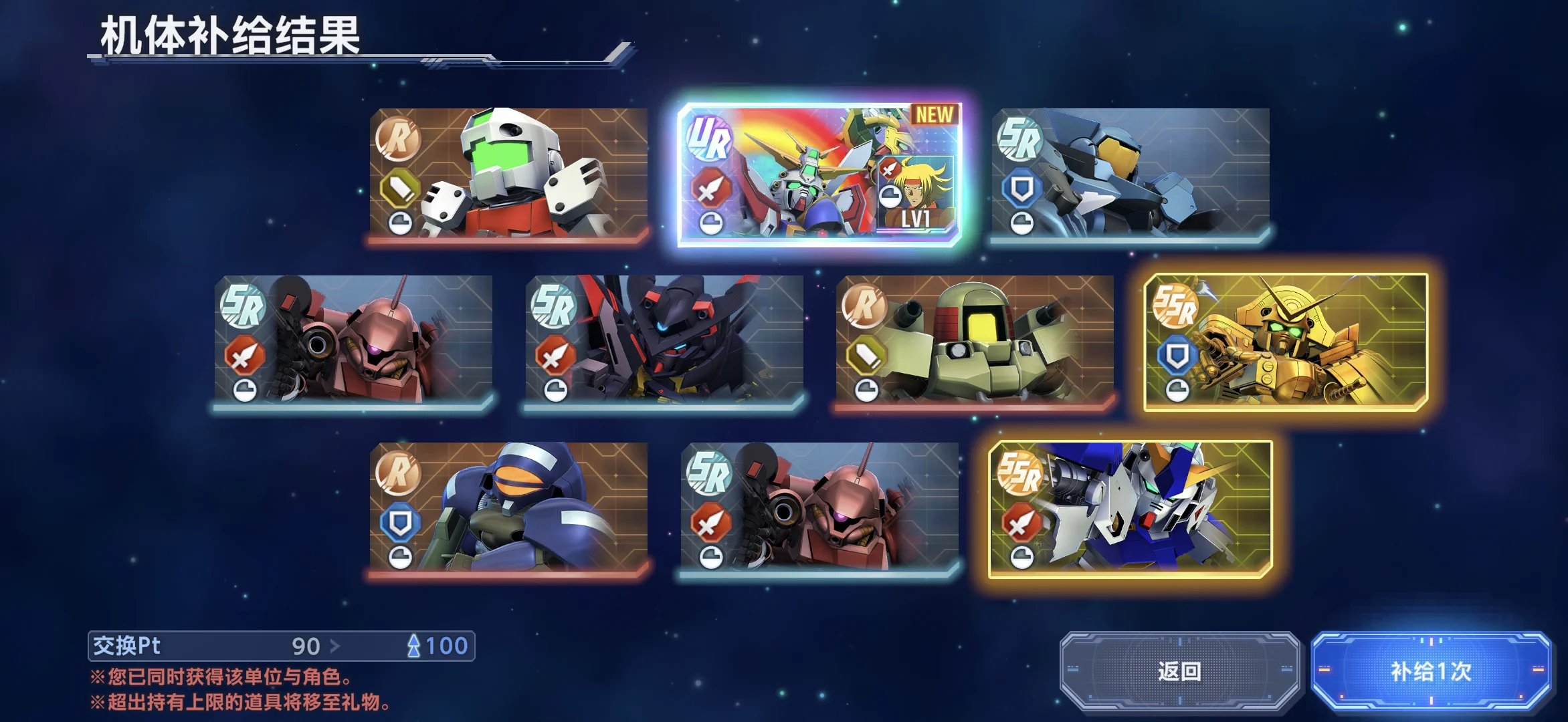
Task: Choose 补给1次 to pull once more
Action: point(1431,671)
